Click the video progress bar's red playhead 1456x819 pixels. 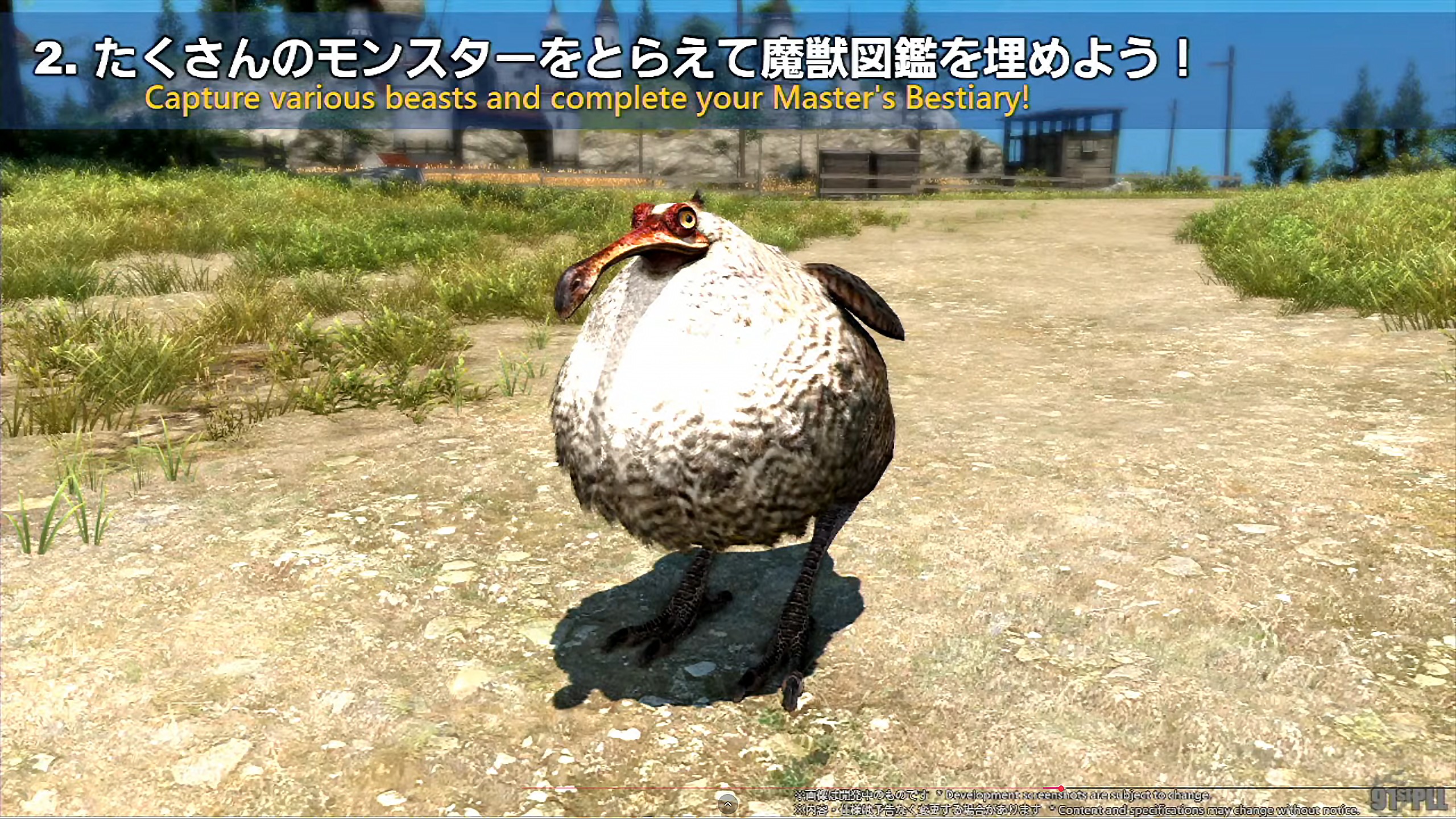pyautogui.click(x=1061, y=788)
